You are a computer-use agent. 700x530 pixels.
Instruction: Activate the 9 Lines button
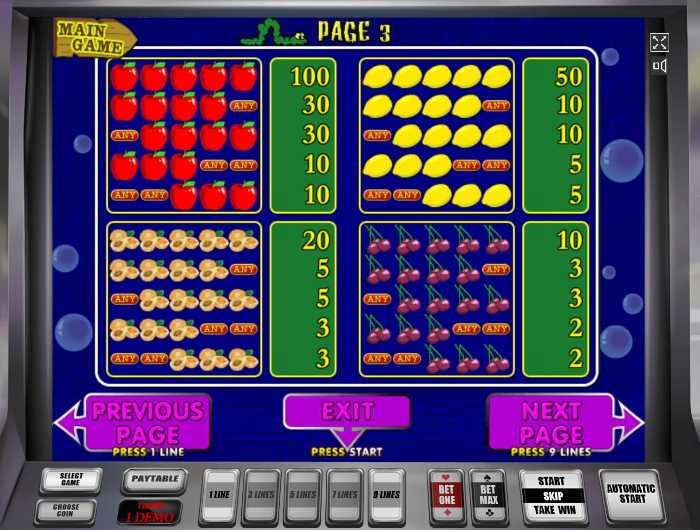[386, 496]
